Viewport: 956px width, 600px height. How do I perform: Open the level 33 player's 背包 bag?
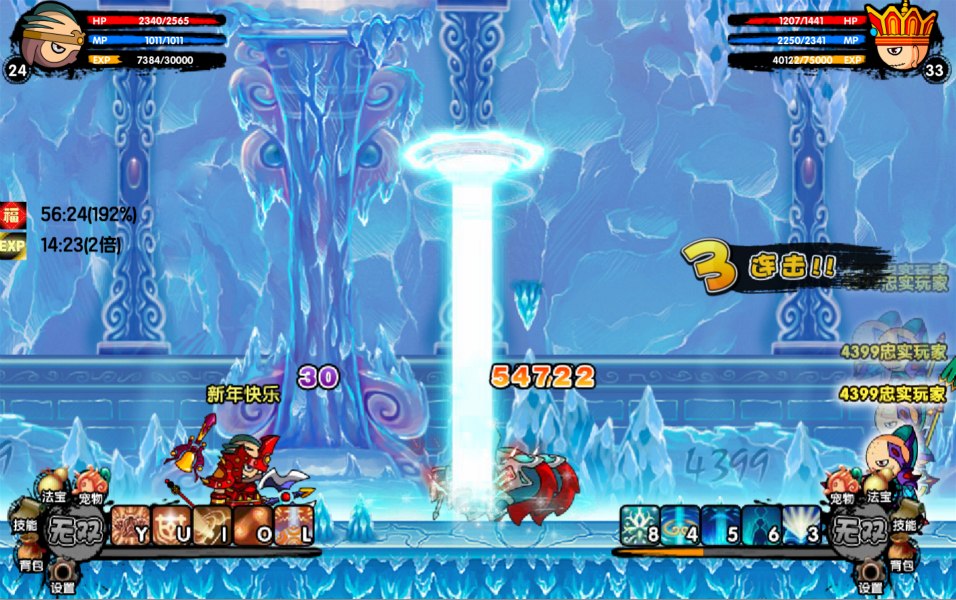click(902, 561)
